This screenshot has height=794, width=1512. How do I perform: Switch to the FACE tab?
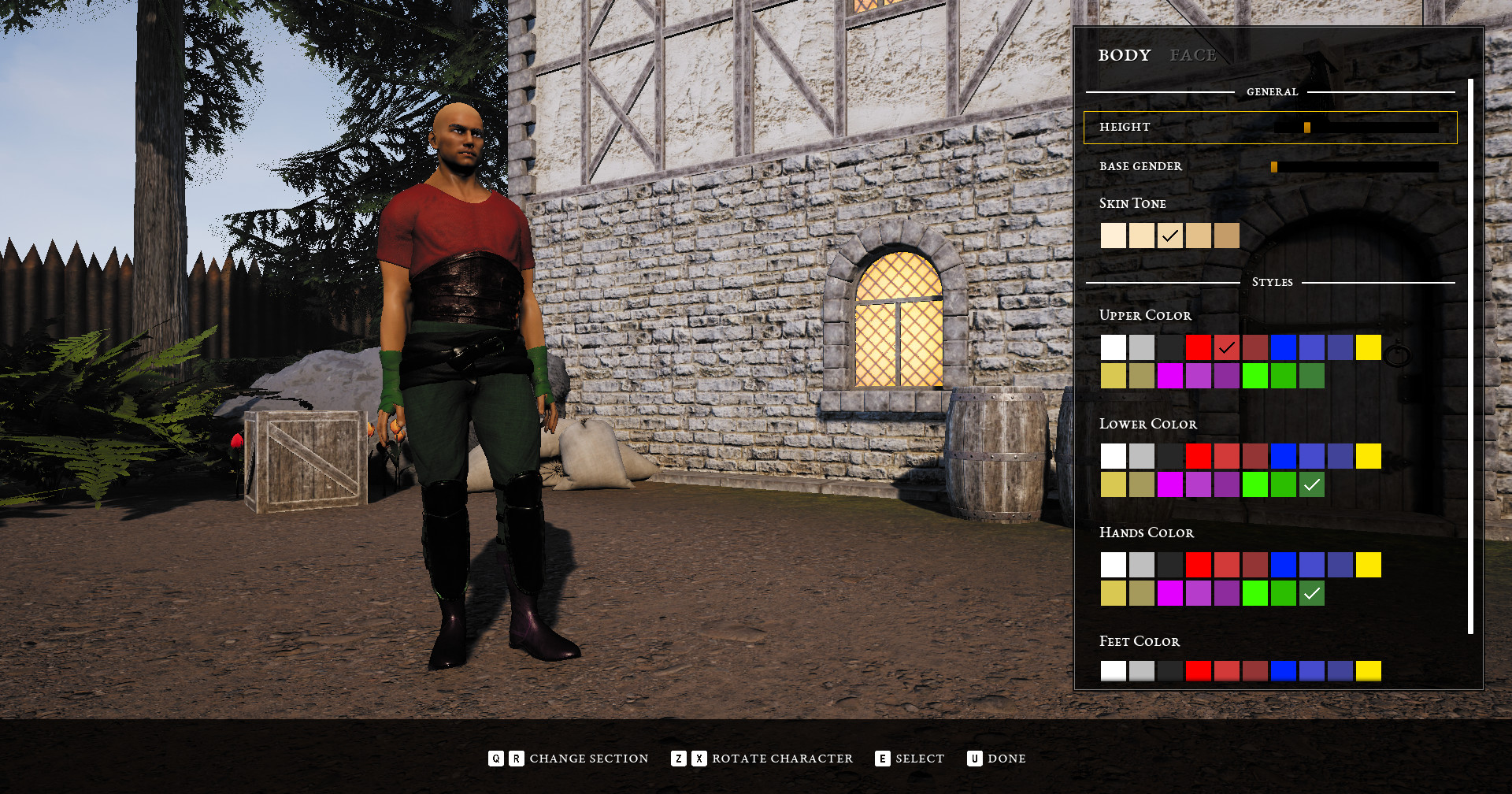1194,55
